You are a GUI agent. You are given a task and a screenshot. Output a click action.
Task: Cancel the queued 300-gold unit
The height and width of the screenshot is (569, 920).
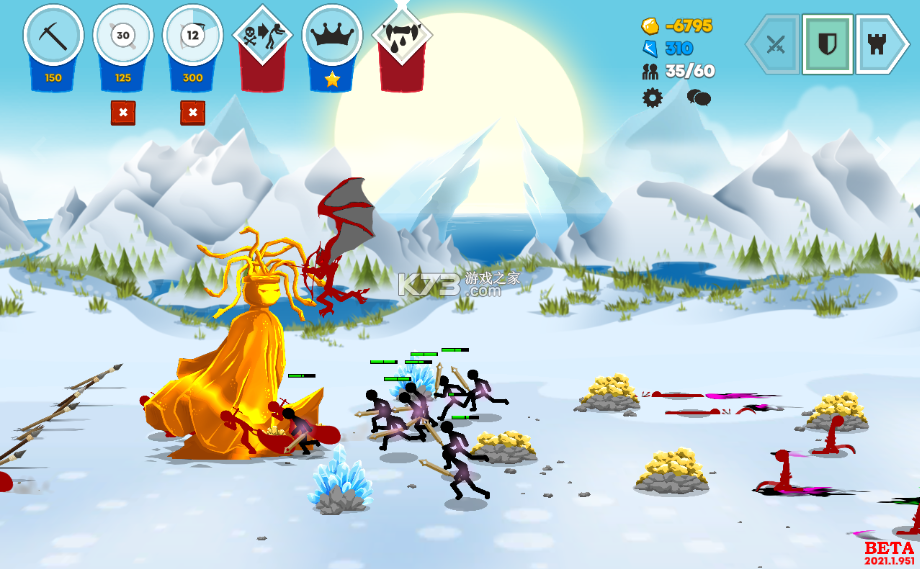tap(193, 113)
